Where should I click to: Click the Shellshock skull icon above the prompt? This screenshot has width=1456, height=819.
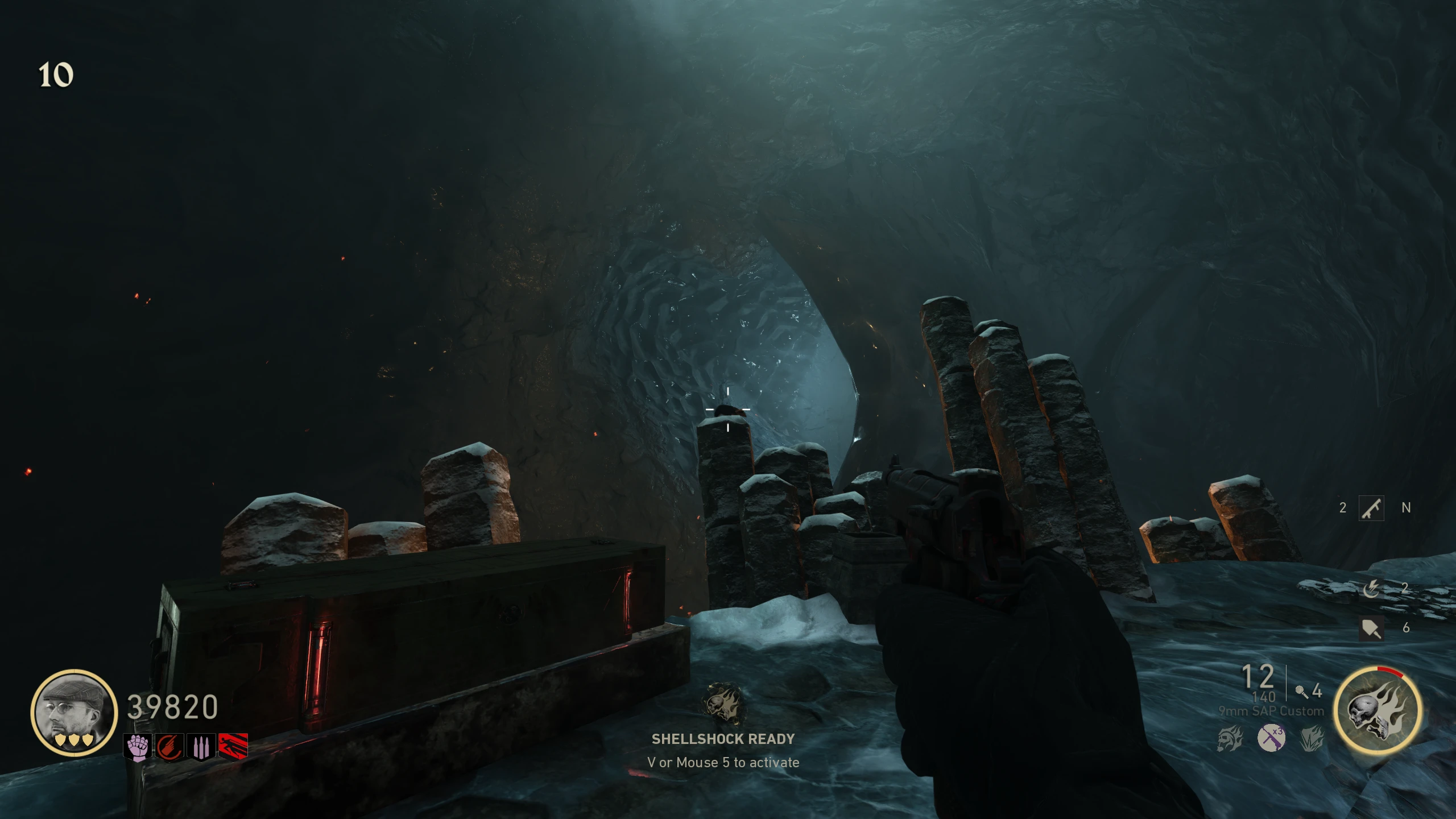tap(723, 704)
